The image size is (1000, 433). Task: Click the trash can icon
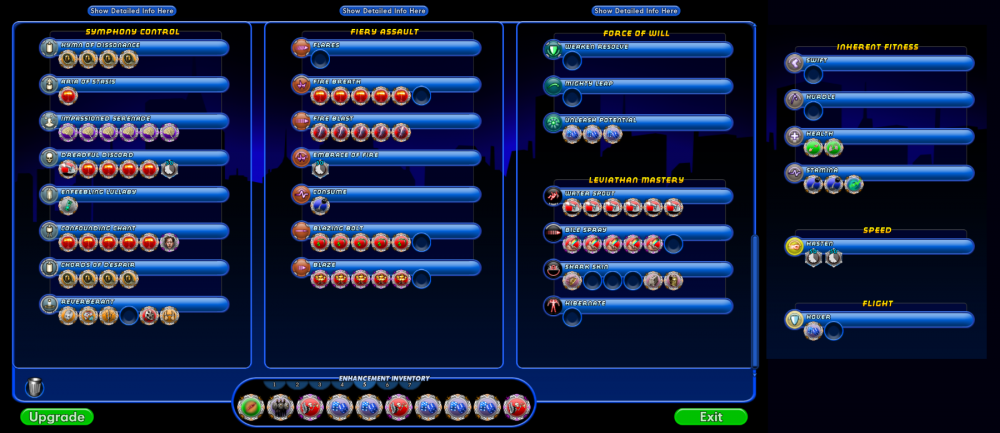tap(35, 387)
